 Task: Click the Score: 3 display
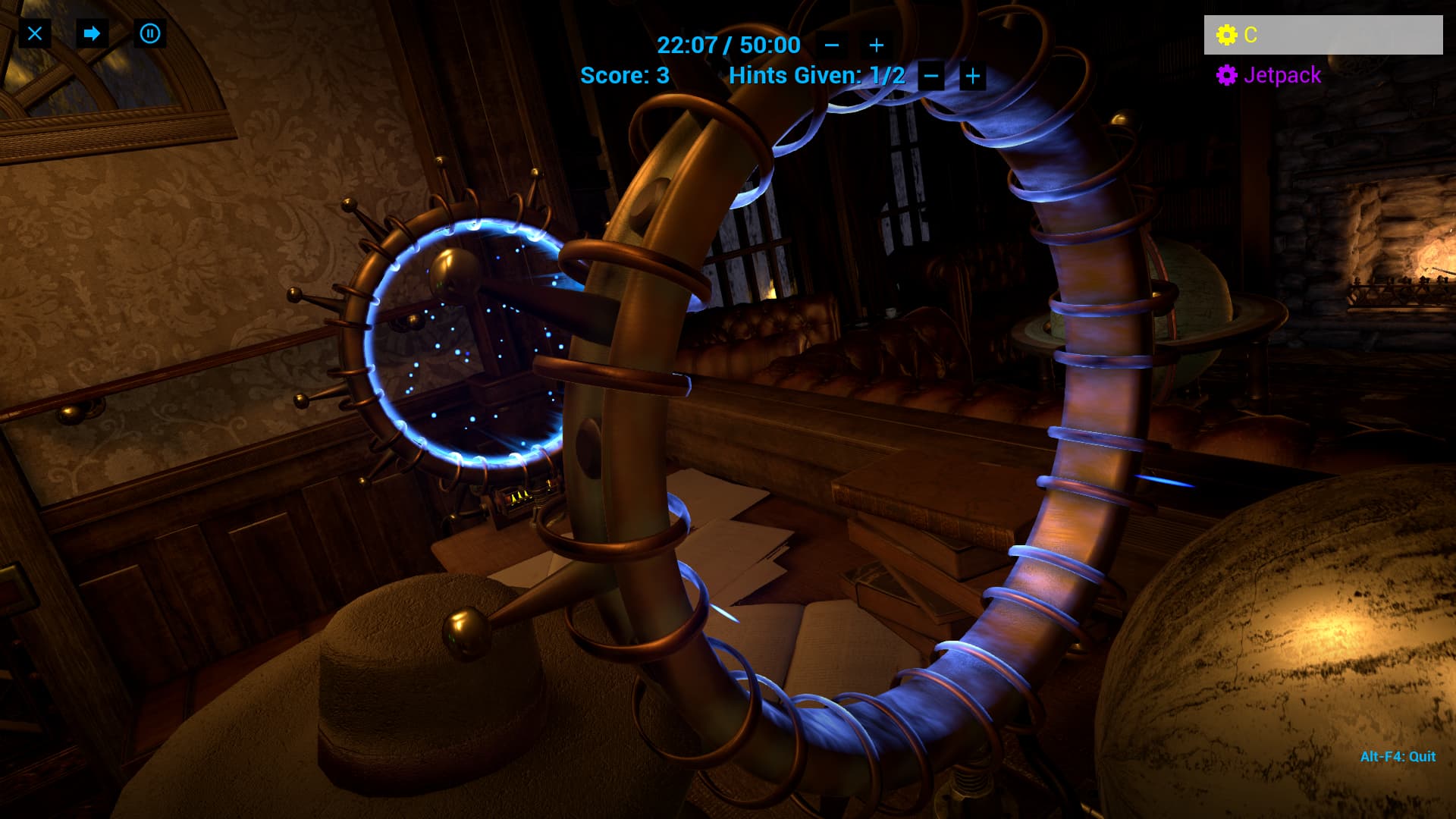623,76
